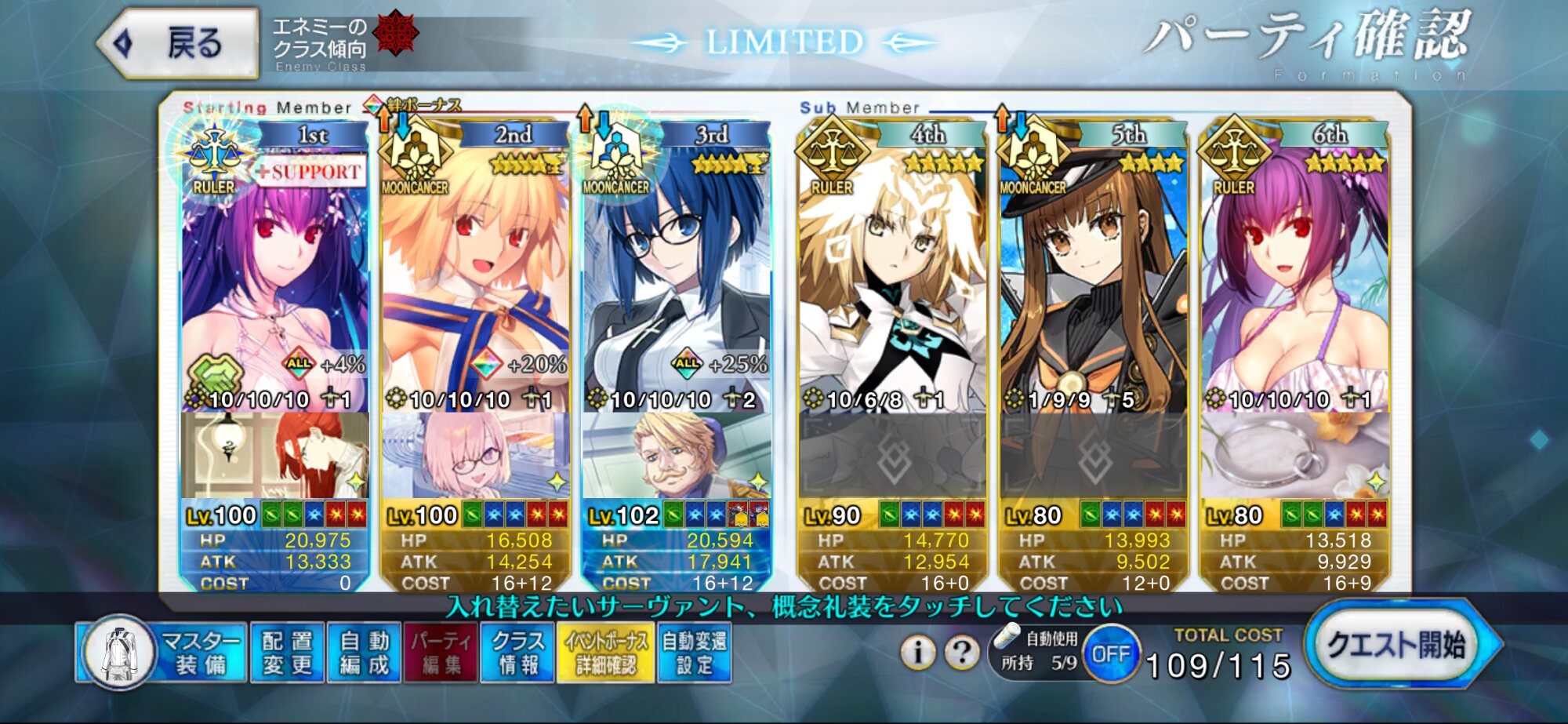View the enemy class tendency icon
This screenshot has height=724, width=1568.
click(396, 33)
